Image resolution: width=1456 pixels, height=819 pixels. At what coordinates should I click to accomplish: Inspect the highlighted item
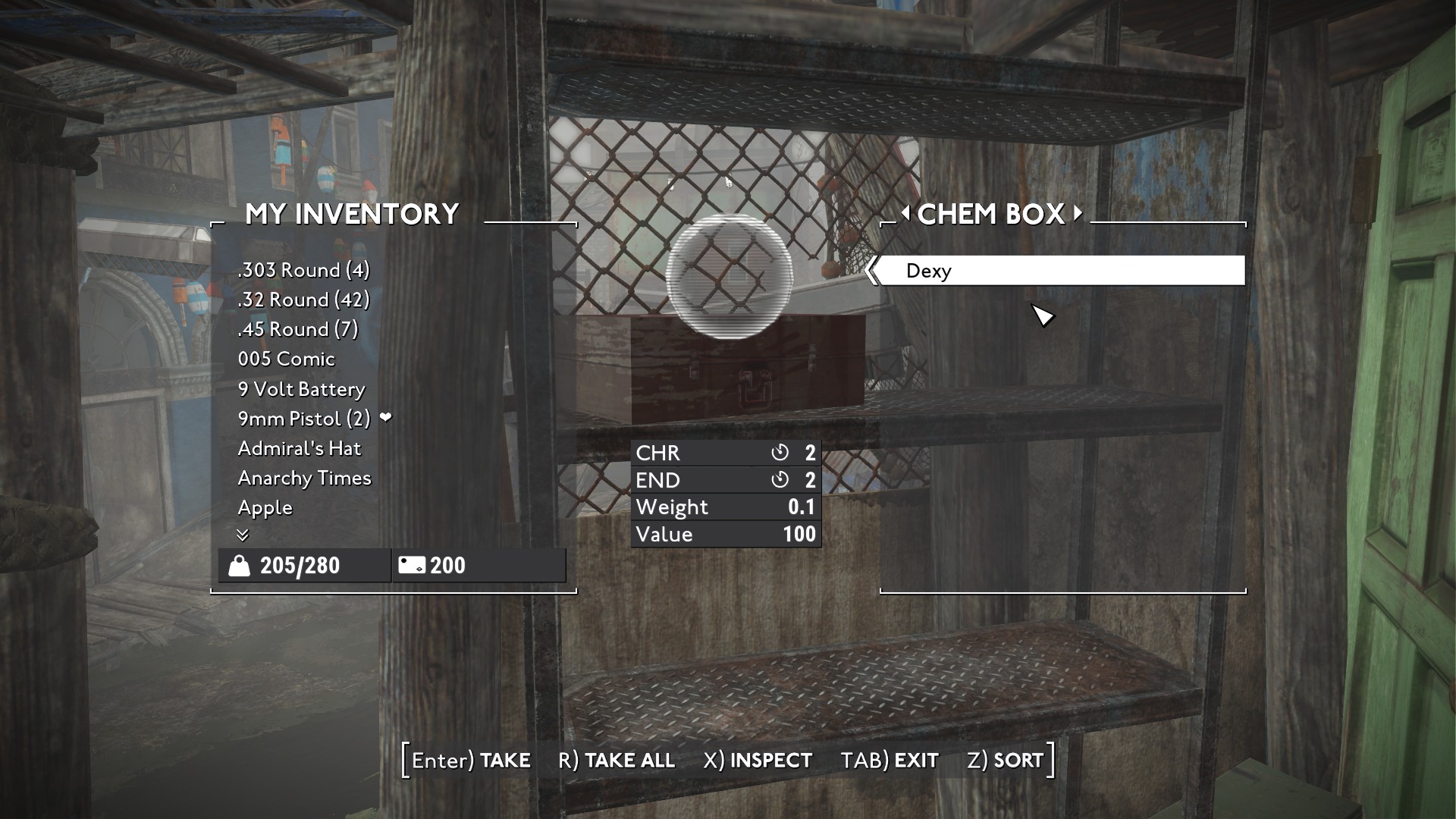758,760
